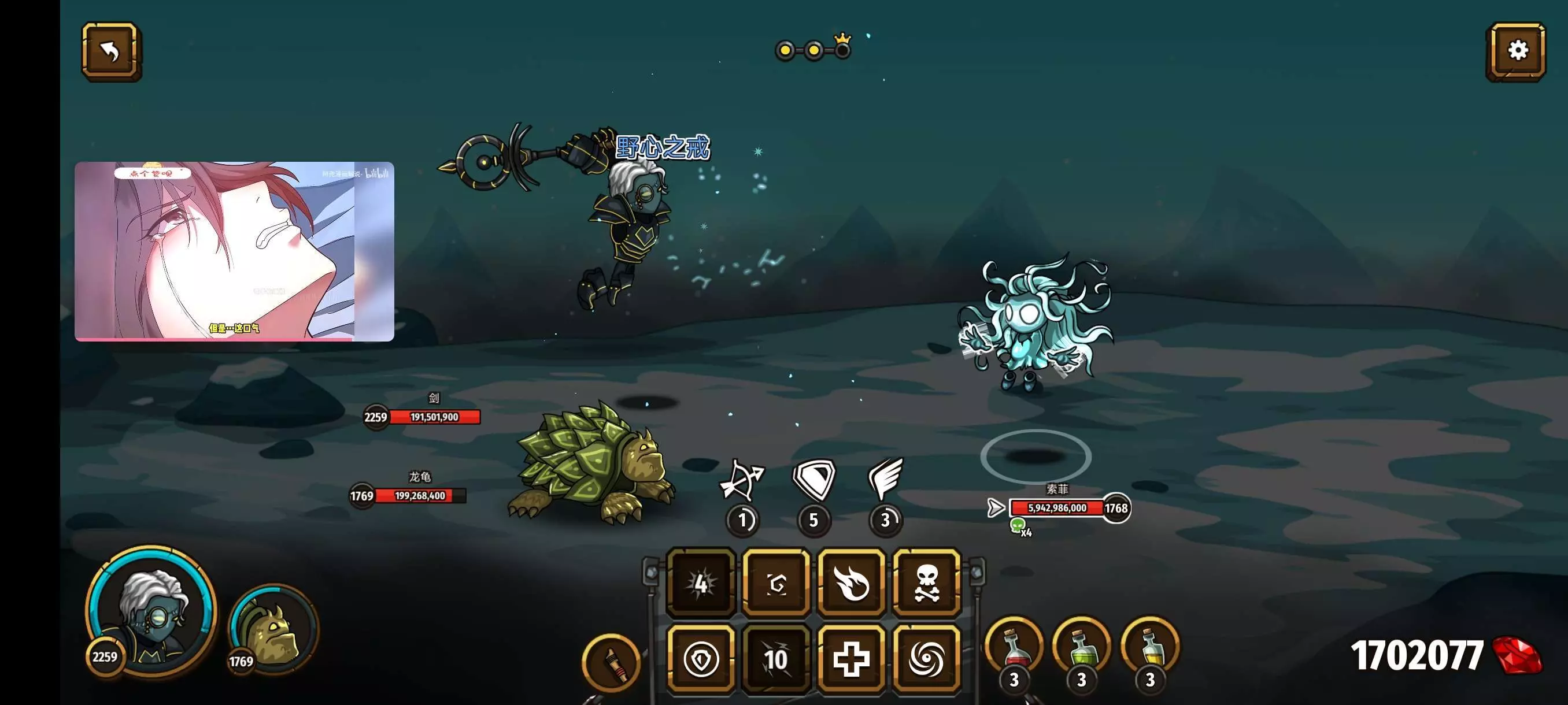Select the hexagon spiral skill
Viewport: 1568px width, 705px height.
click(776, 582)
